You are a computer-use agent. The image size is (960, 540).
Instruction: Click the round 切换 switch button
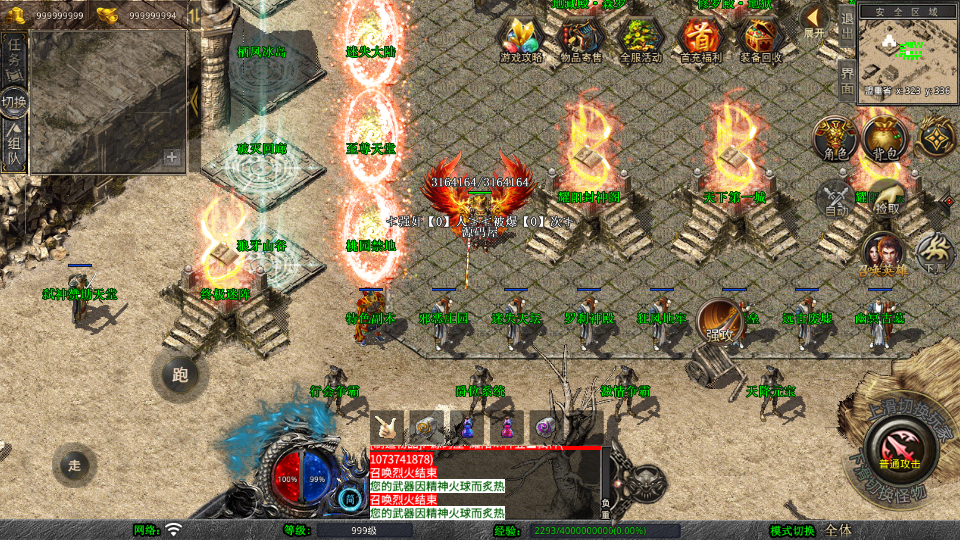click(14, 102)
